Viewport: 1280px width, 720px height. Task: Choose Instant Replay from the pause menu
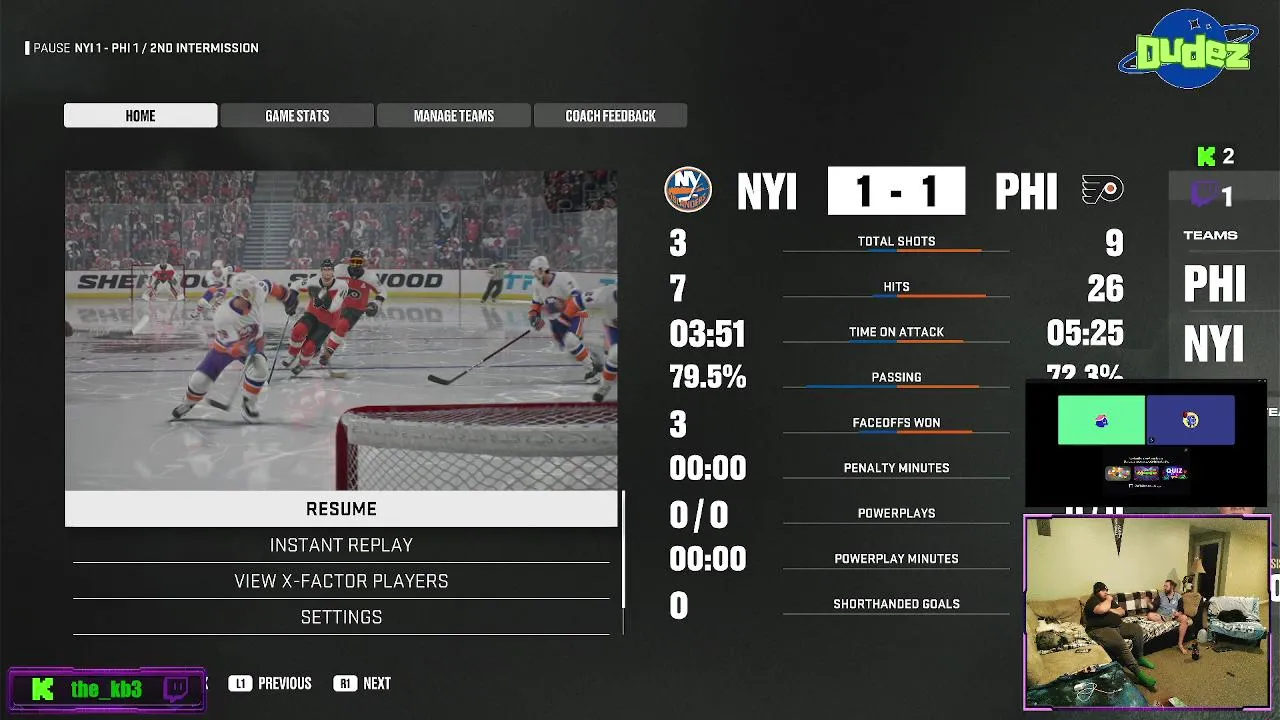click(x=341, y=545)
